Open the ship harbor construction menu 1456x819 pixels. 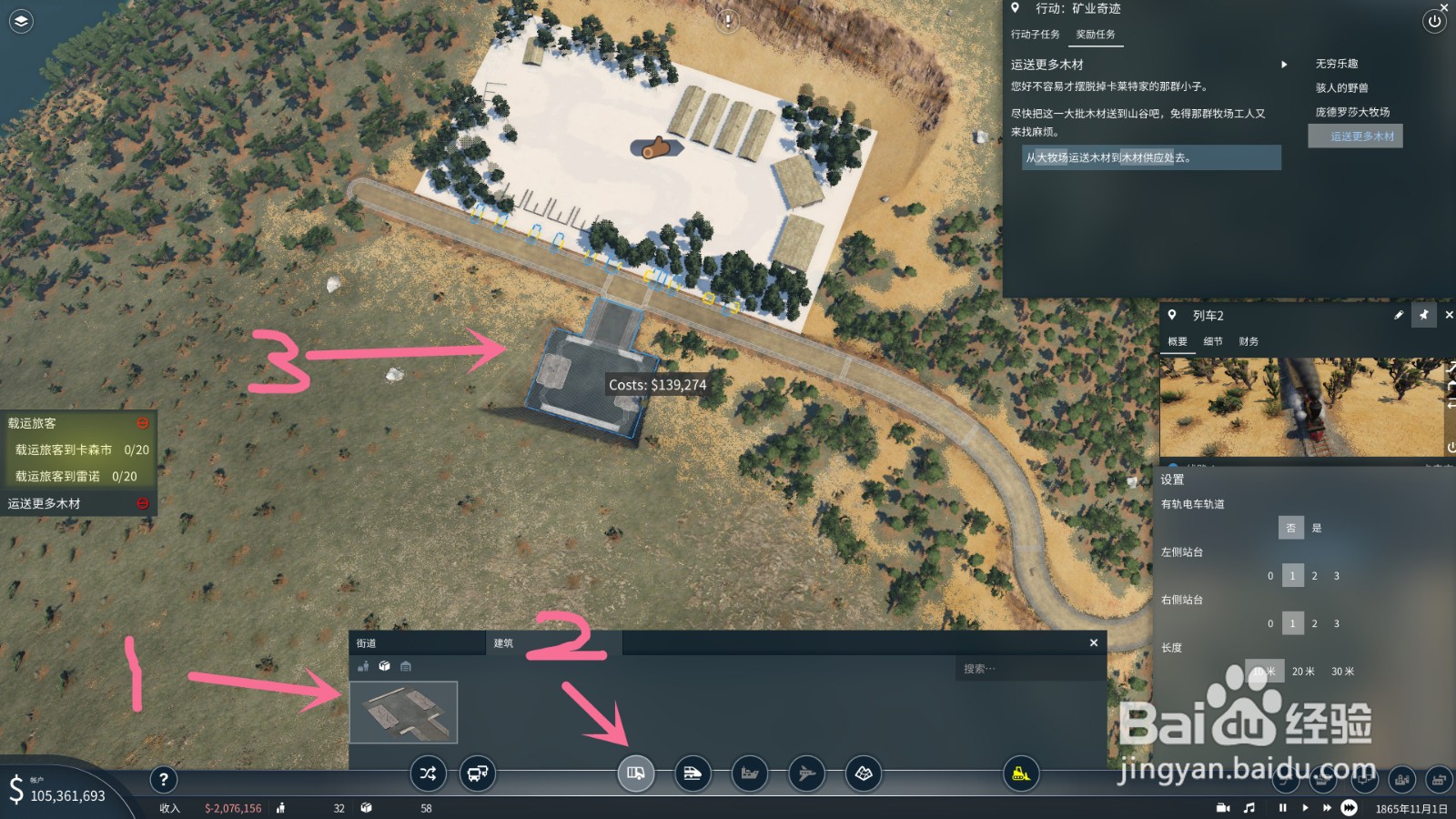point(750,774)
